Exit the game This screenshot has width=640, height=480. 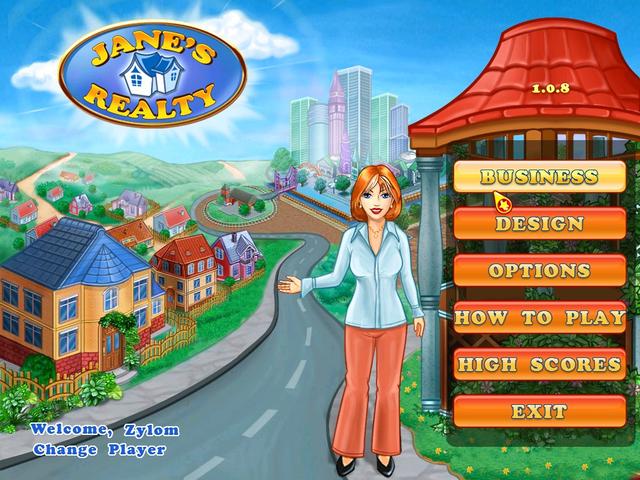coord(539,411)
